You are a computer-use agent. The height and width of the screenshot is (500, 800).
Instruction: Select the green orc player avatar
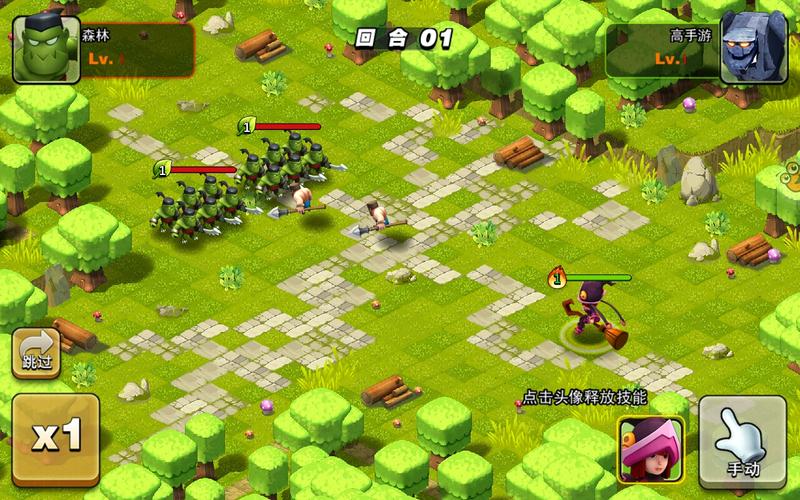coord(46,50)
